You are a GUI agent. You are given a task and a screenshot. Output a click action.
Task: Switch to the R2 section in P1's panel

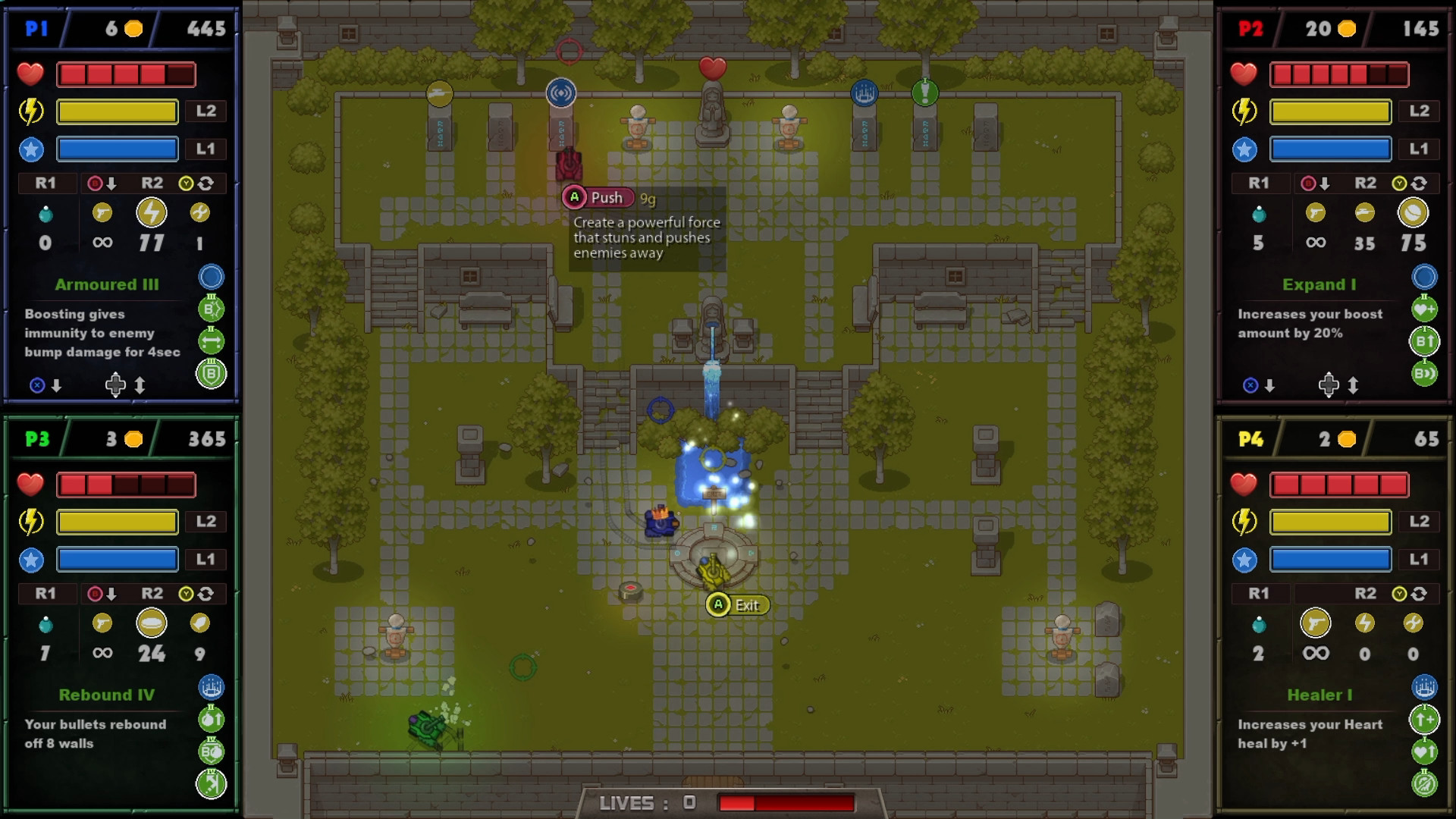point(152,184)
